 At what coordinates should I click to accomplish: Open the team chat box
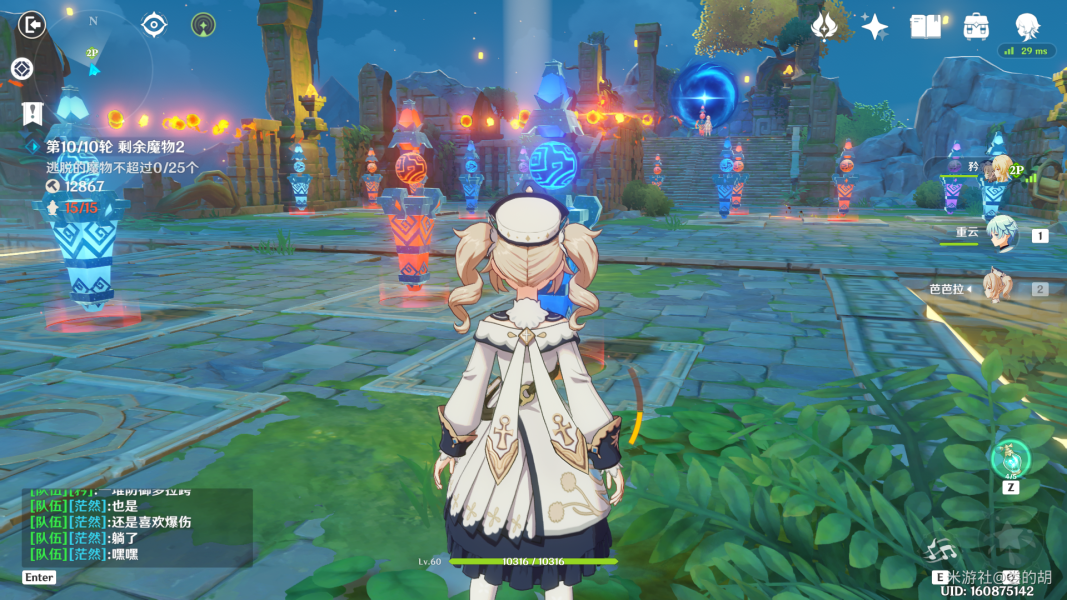137,528
